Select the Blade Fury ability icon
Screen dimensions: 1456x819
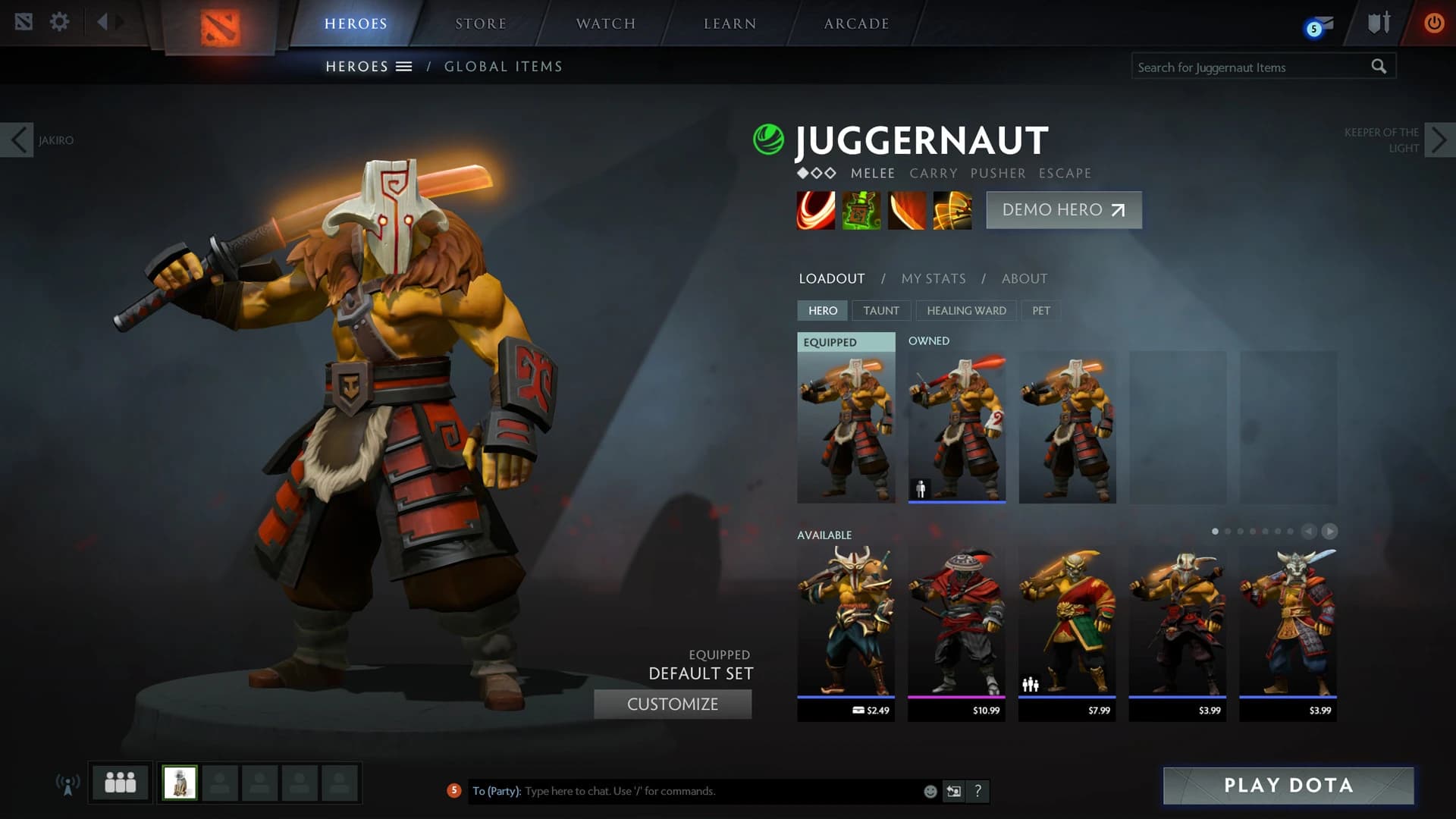point(816,210)
